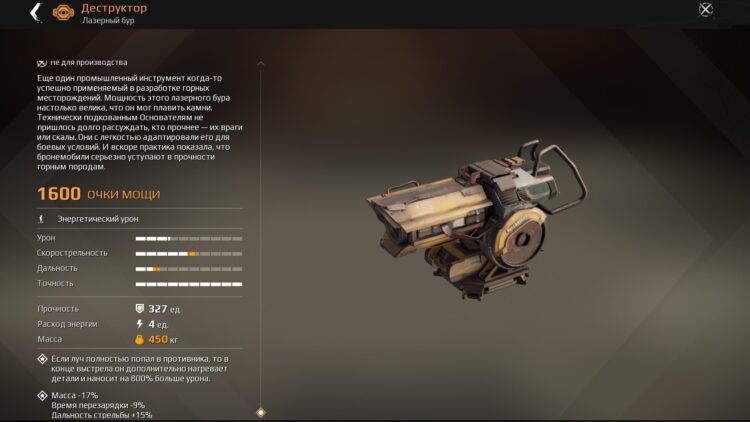The height and width of the screenshot is (422, 750).
Task: Click the close icon in the top-right corner
Action: tap(705, 10)
